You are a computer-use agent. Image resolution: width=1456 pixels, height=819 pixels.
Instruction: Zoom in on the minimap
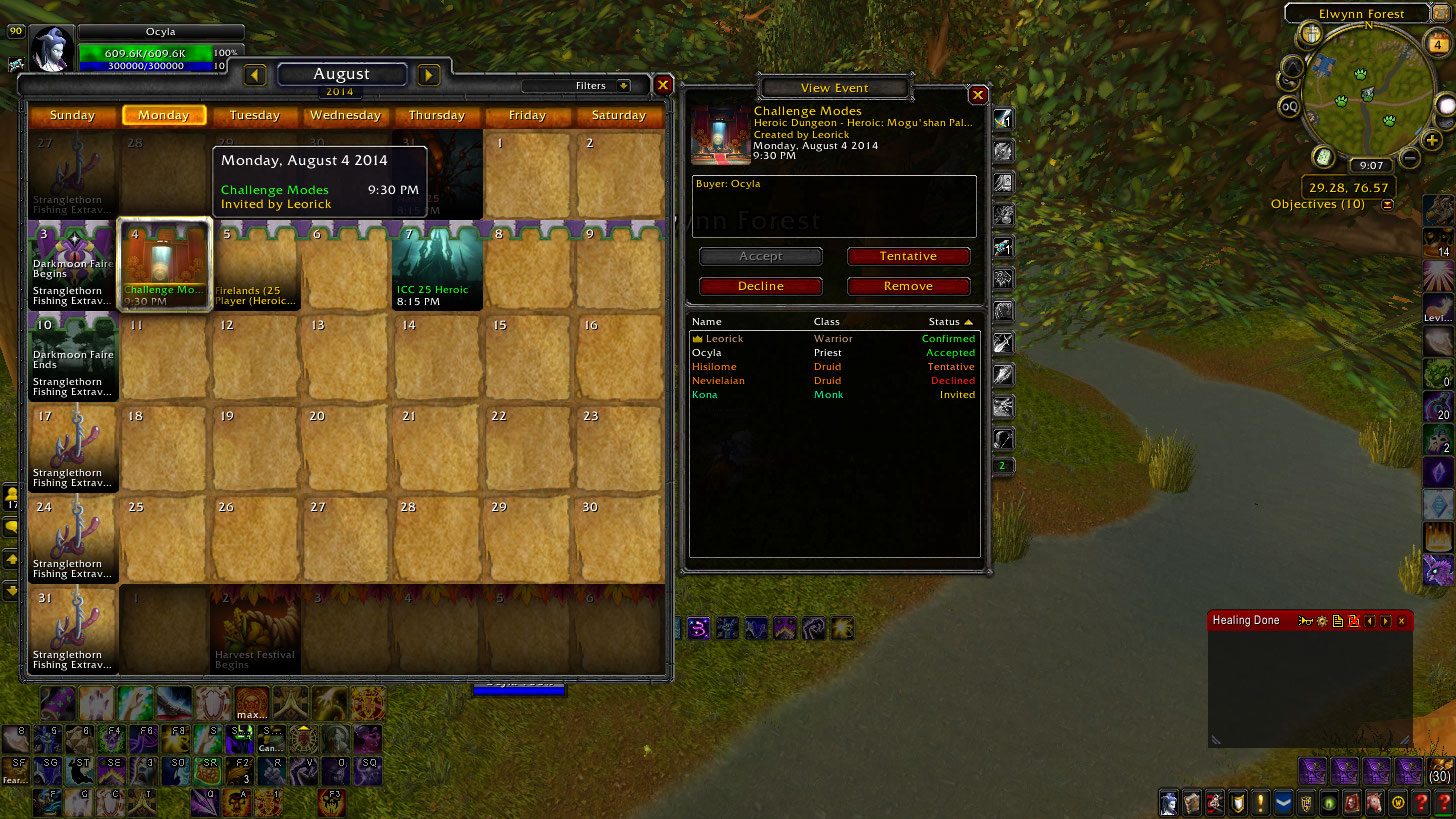point(1433,141)
